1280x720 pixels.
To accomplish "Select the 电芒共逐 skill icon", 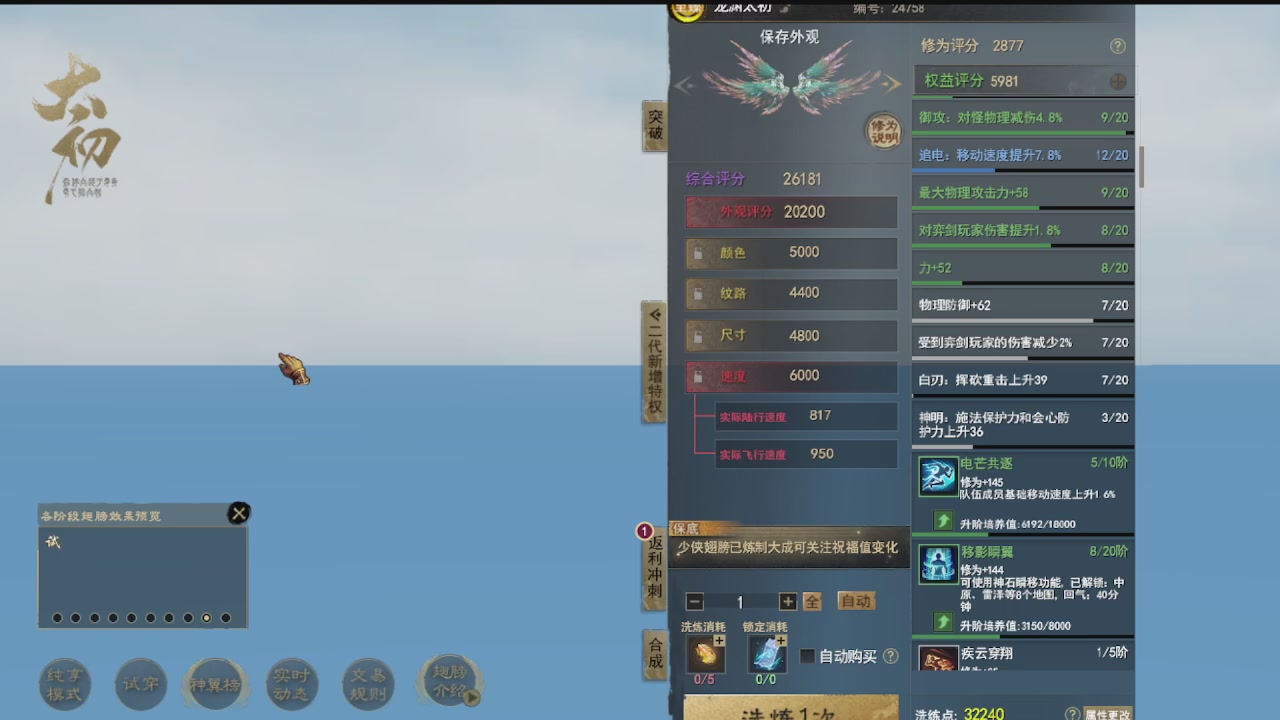I will [x=937, y=476].
